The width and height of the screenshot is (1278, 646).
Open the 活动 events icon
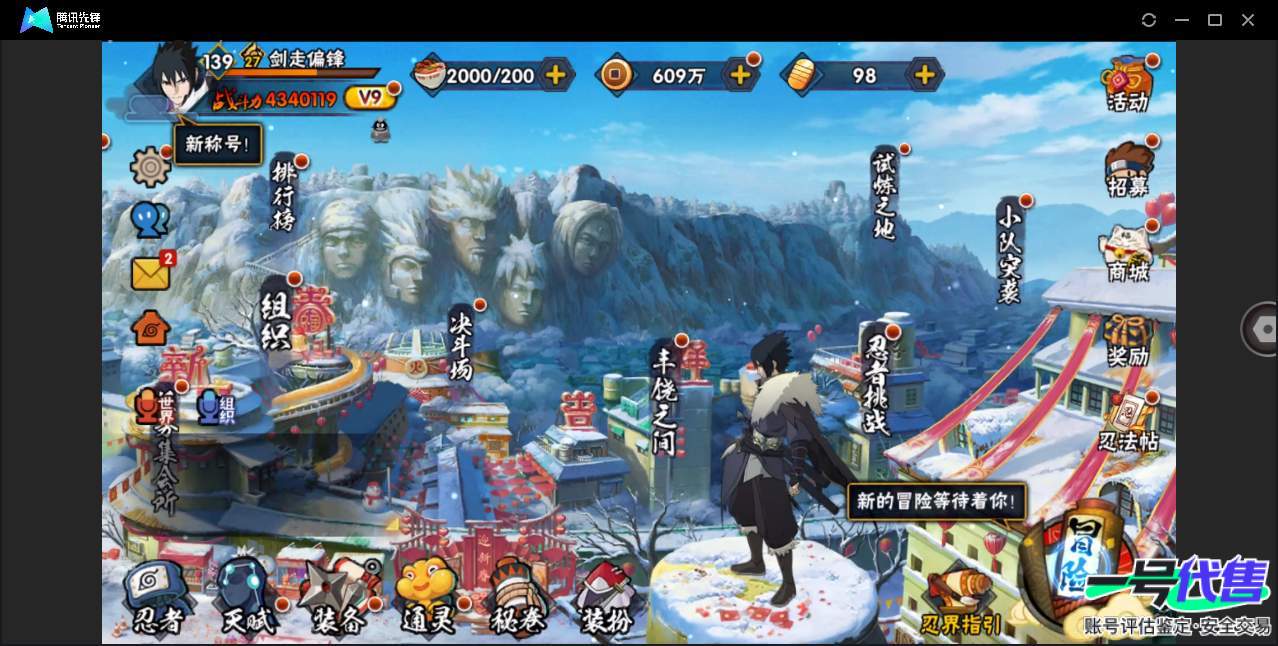[1128, 83]
